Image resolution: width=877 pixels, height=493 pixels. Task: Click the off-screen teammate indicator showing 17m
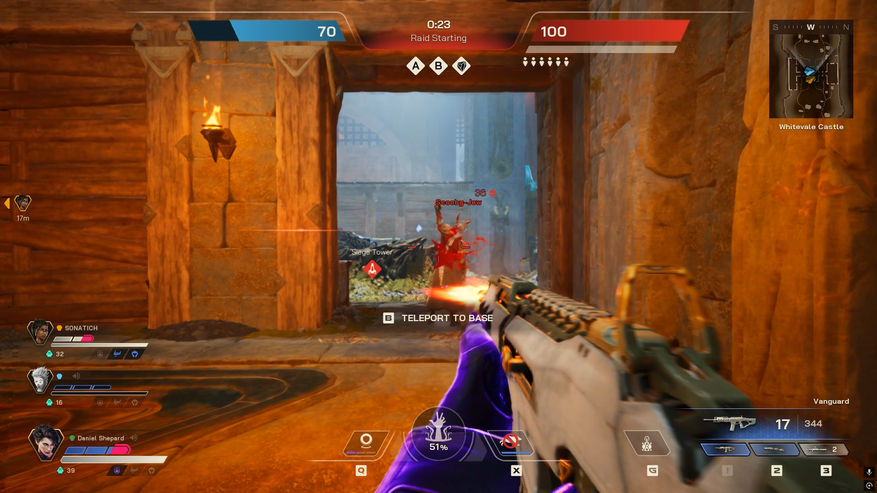pyautogui.click(x=22, y=203)
